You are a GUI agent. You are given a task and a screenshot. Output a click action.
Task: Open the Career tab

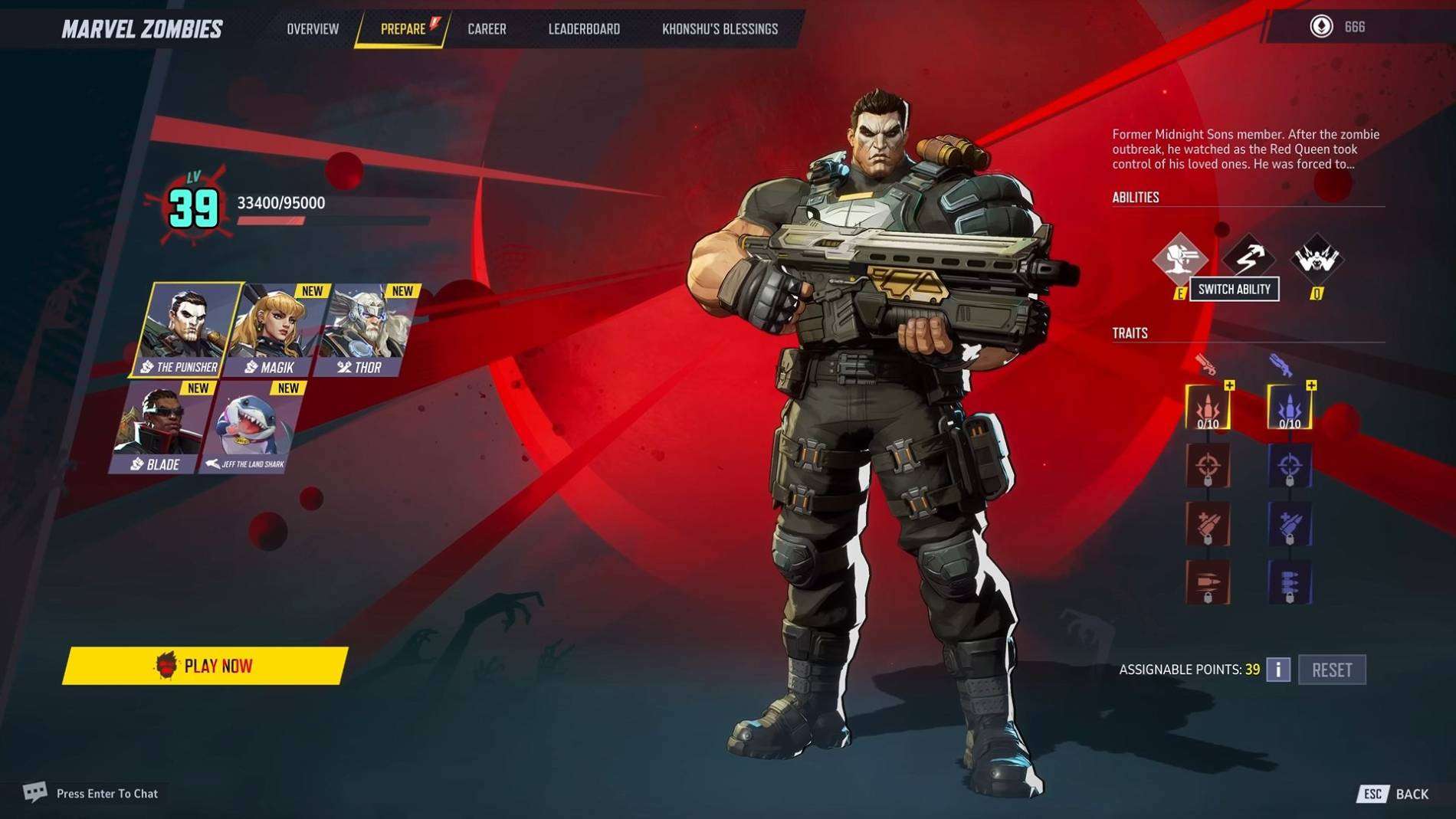(x=487, y=29)
